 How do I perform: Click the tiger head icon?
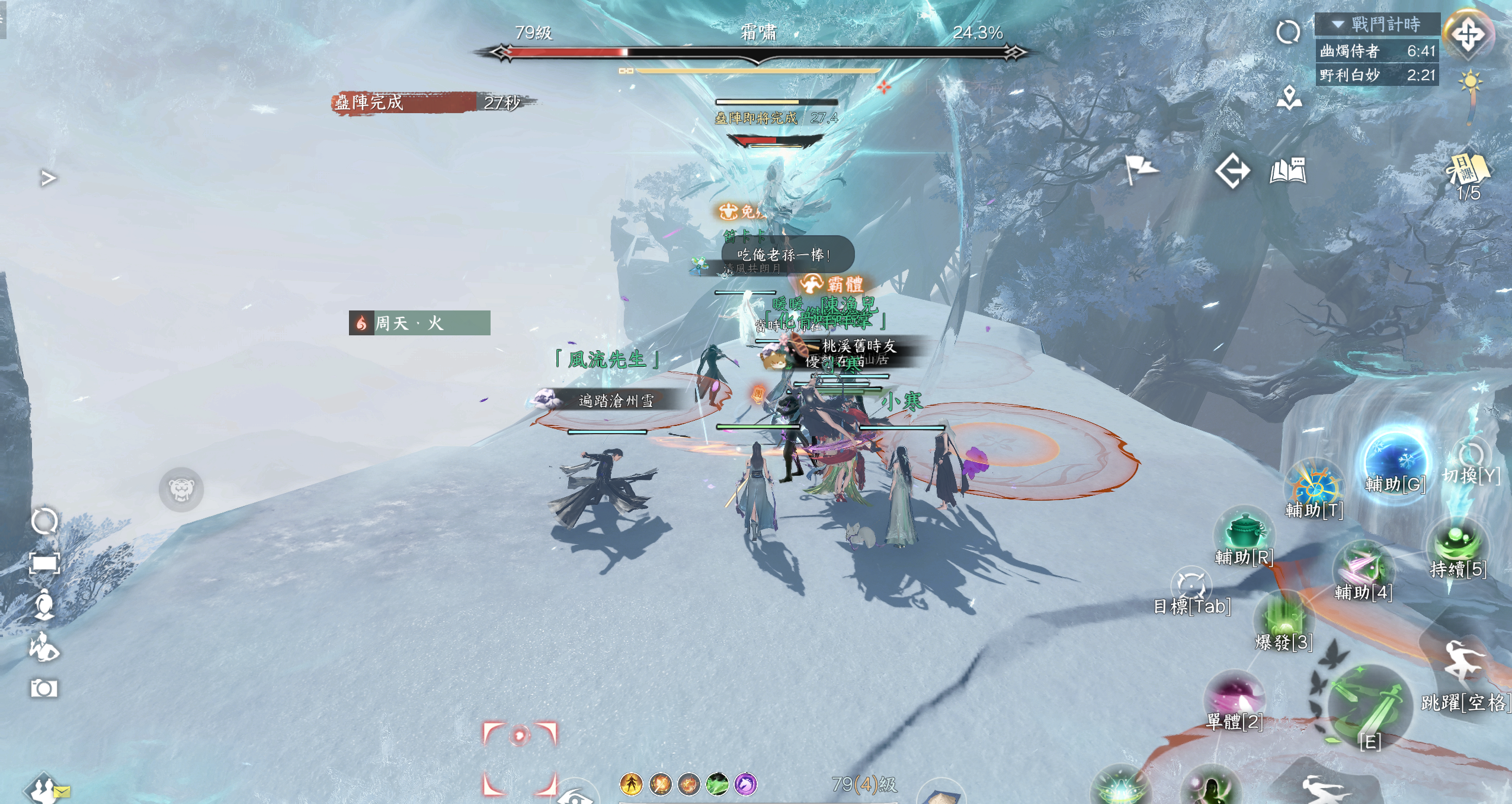pos(181,489)
